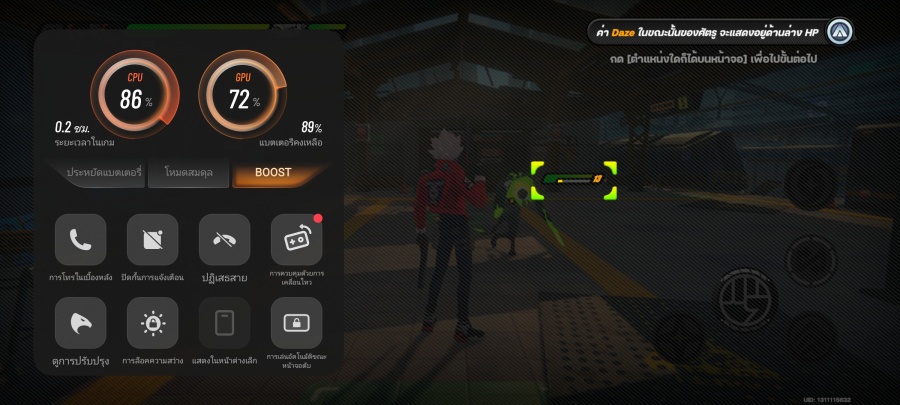Image resolution: width=900 pixels, height=405 pixels.
Task: Toggle the reject calls icon
Action: 224,240
